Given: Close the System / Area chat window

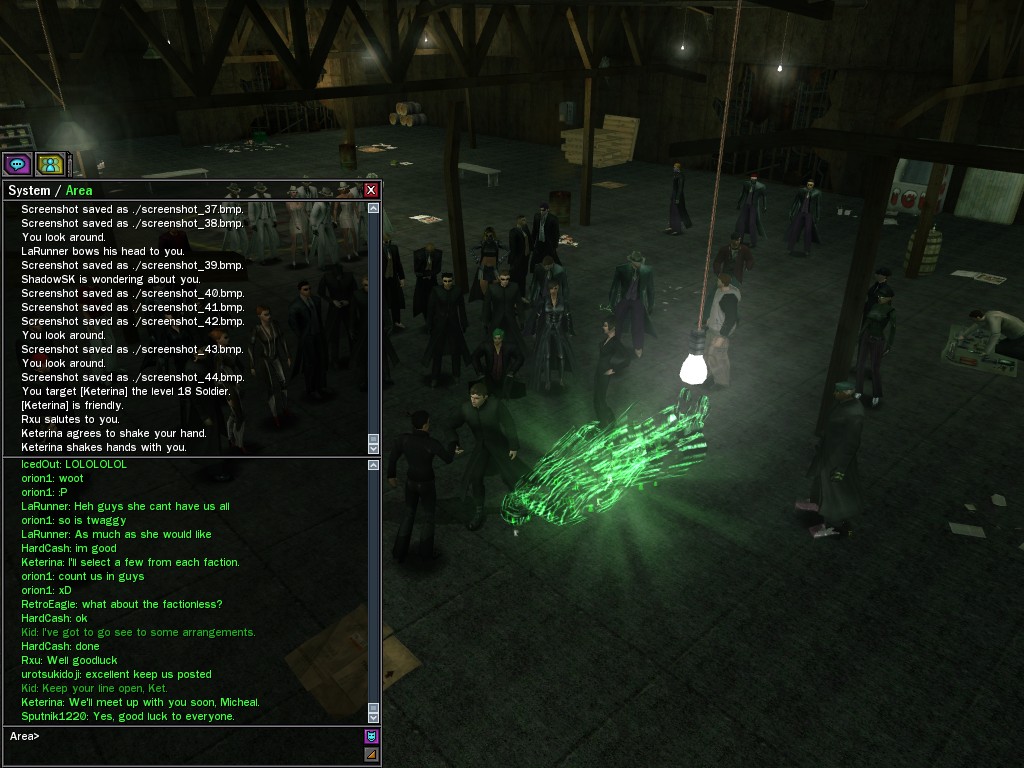Looking at the screenshot, I should (371, 190).
